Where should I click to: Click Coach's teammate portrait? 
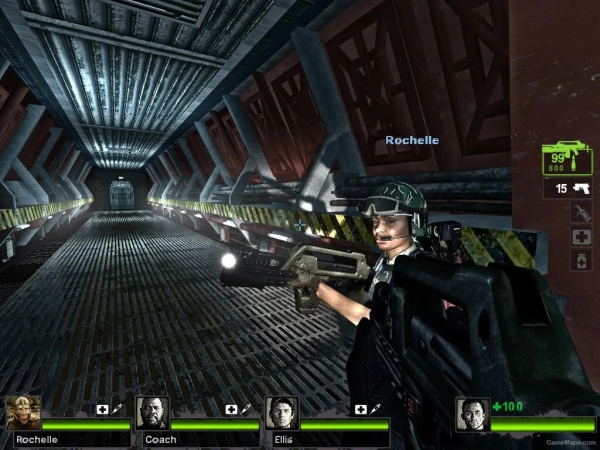point(152,413)
